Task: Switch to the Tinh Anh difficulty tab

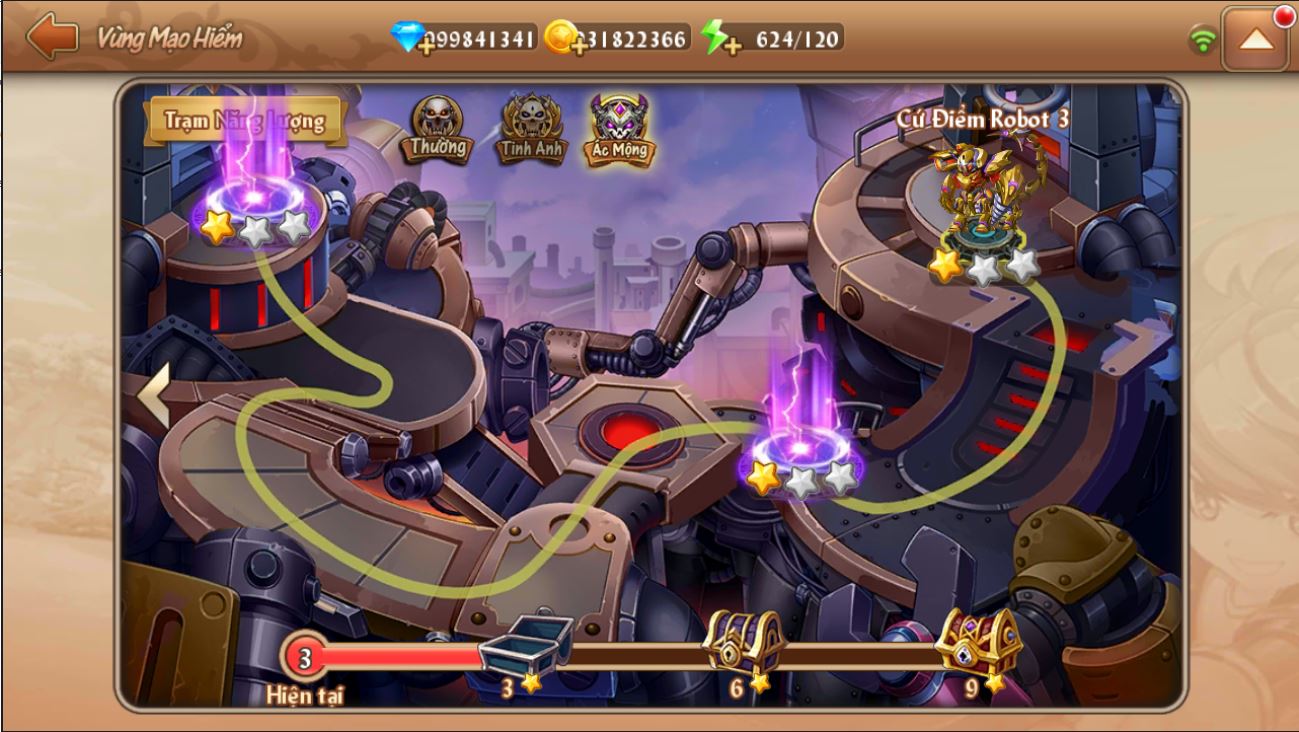Action: coord(532,128)
